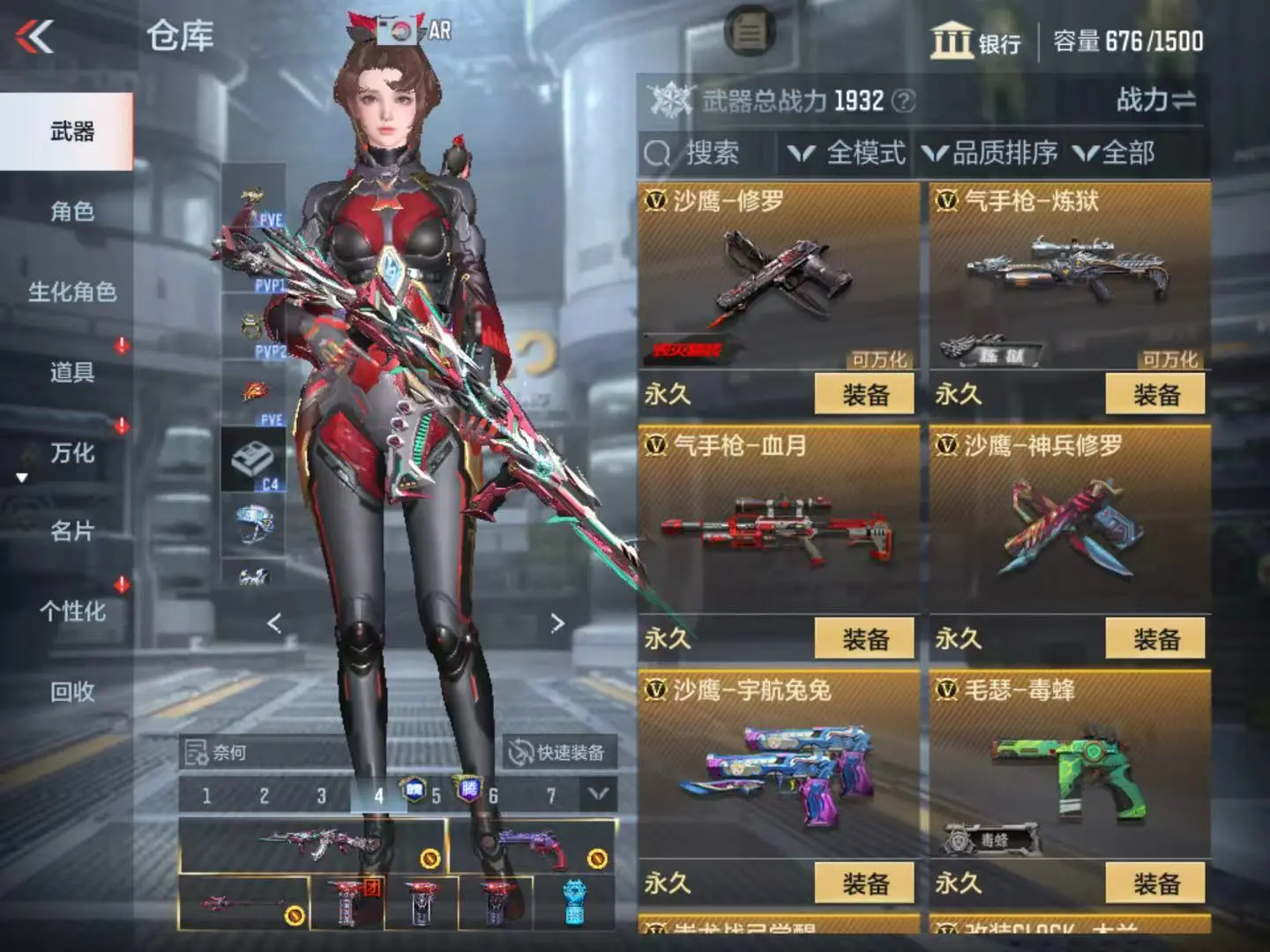Open the 万化 section
The height and width of the screenshot is (952, 1270).
pyautogui.click(x=71, y=453)
